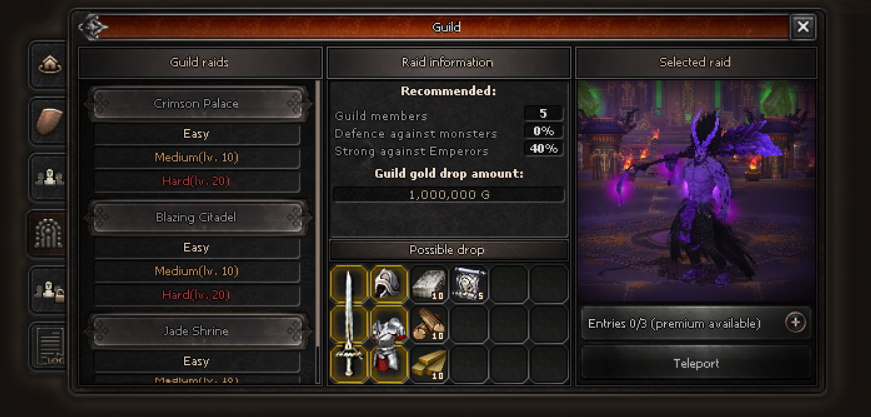Inspect the white hood drop
871x417 pixels.
pos(389,284)
